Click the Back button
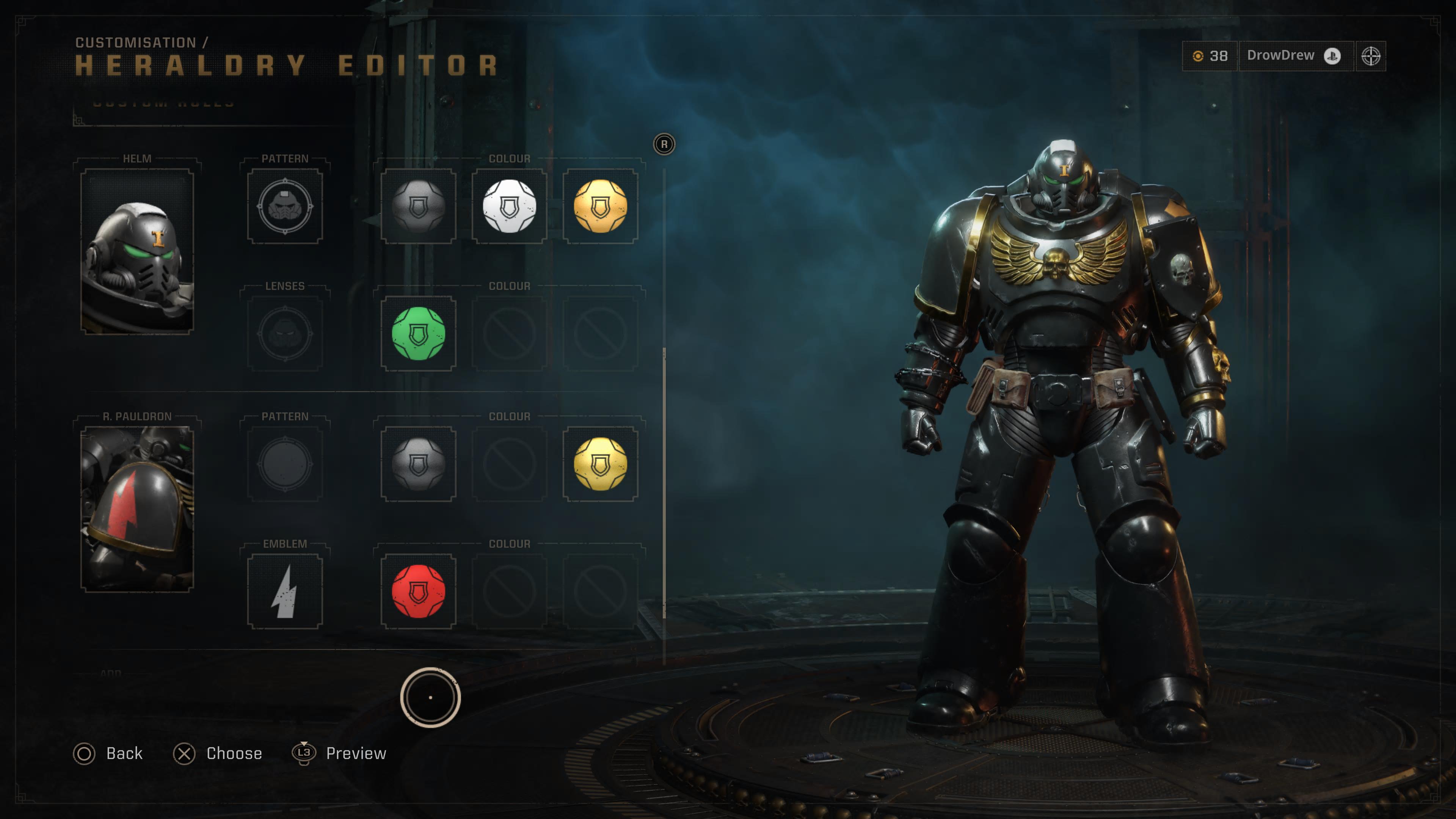 pyautogui.click(x=108, y=753)
